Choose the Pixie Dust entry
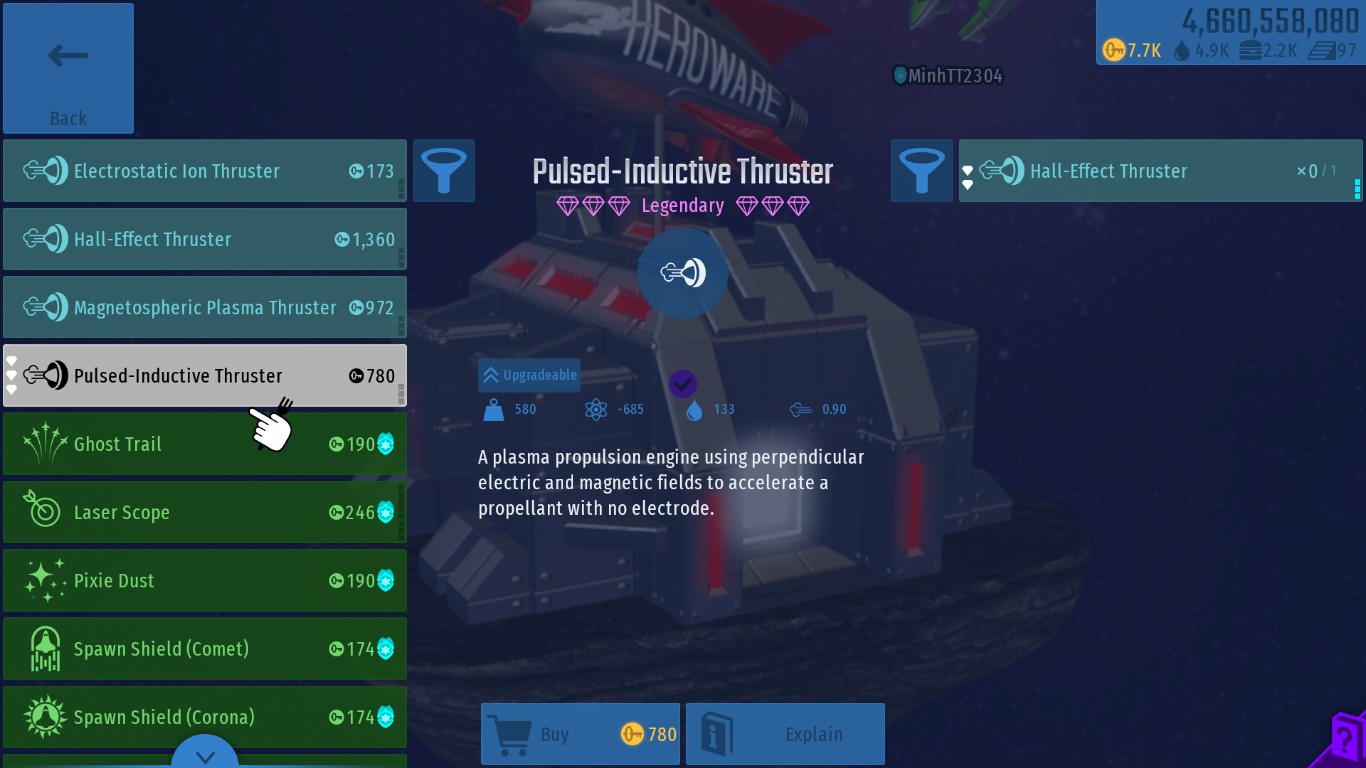This screenshot has width=1366, height=768. tap(205, 580)
